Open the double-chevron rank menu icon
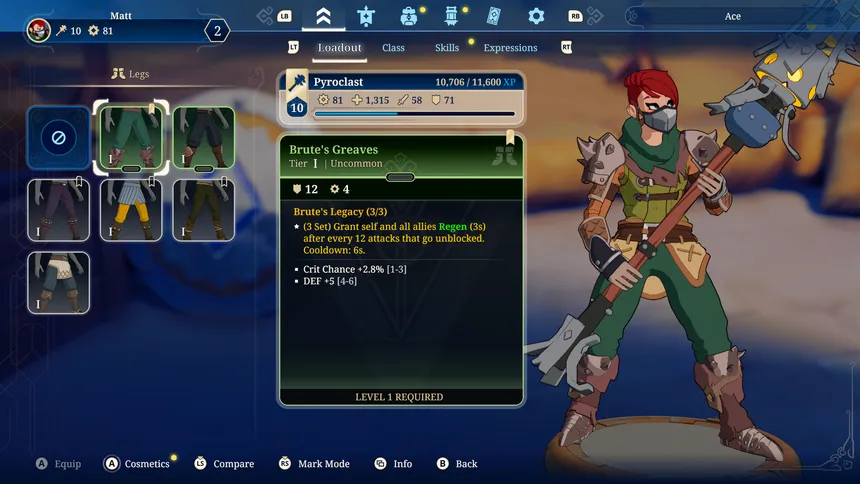This screenshot has height=484, width=860. coord(323,16)
